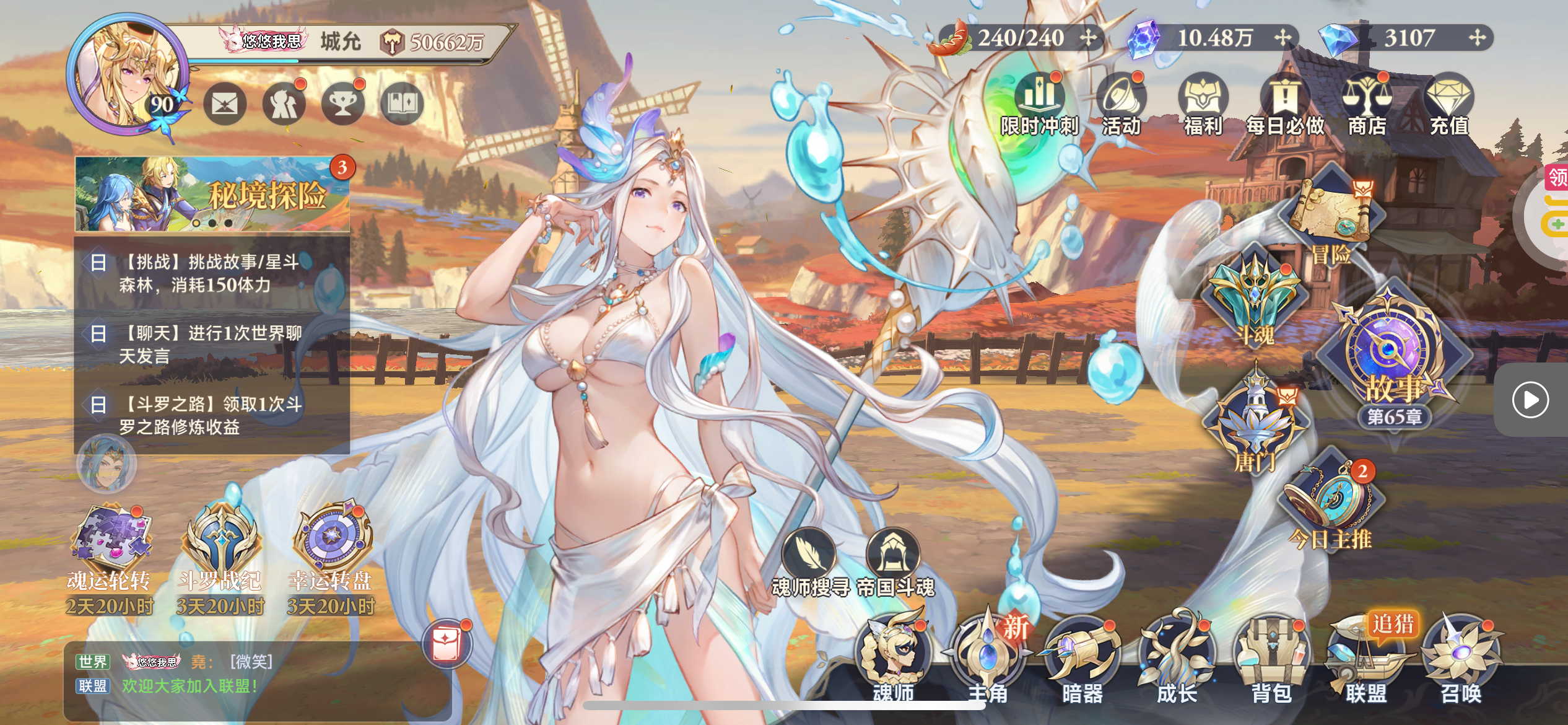Open the 商店 shop
Image resolution: width=1568 pixels, height=725 pixels.
pyautogui.click(x=1367, y=104)
